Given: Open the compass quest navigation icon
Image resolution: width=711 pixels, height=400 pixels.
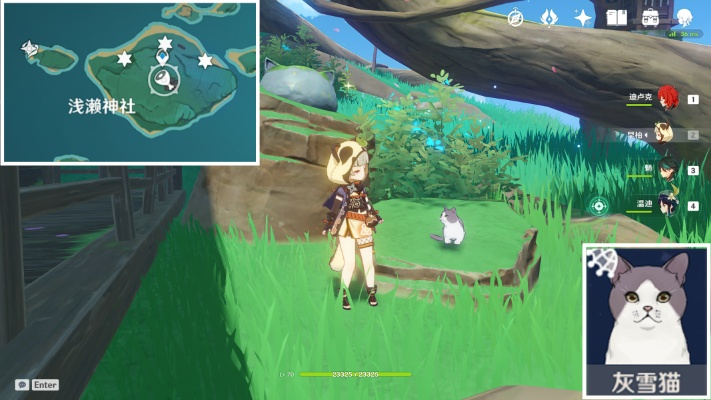Looking at the screenshot, I should [516, 18].
